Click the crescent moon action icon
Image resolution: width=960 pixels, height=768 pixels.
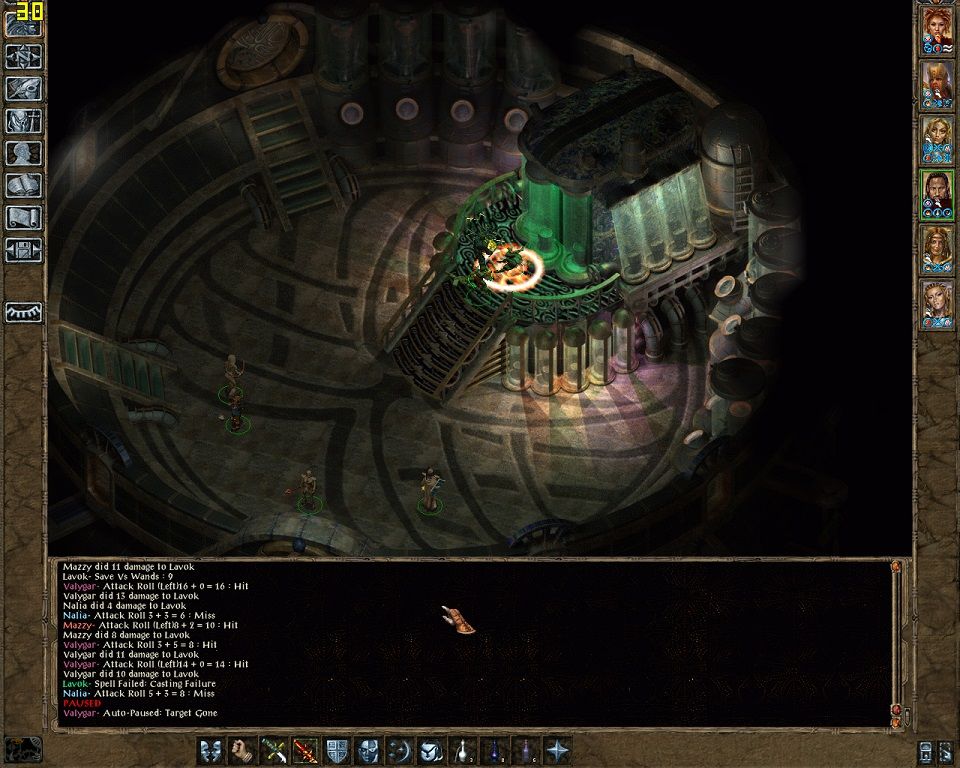tap(400, 749)
